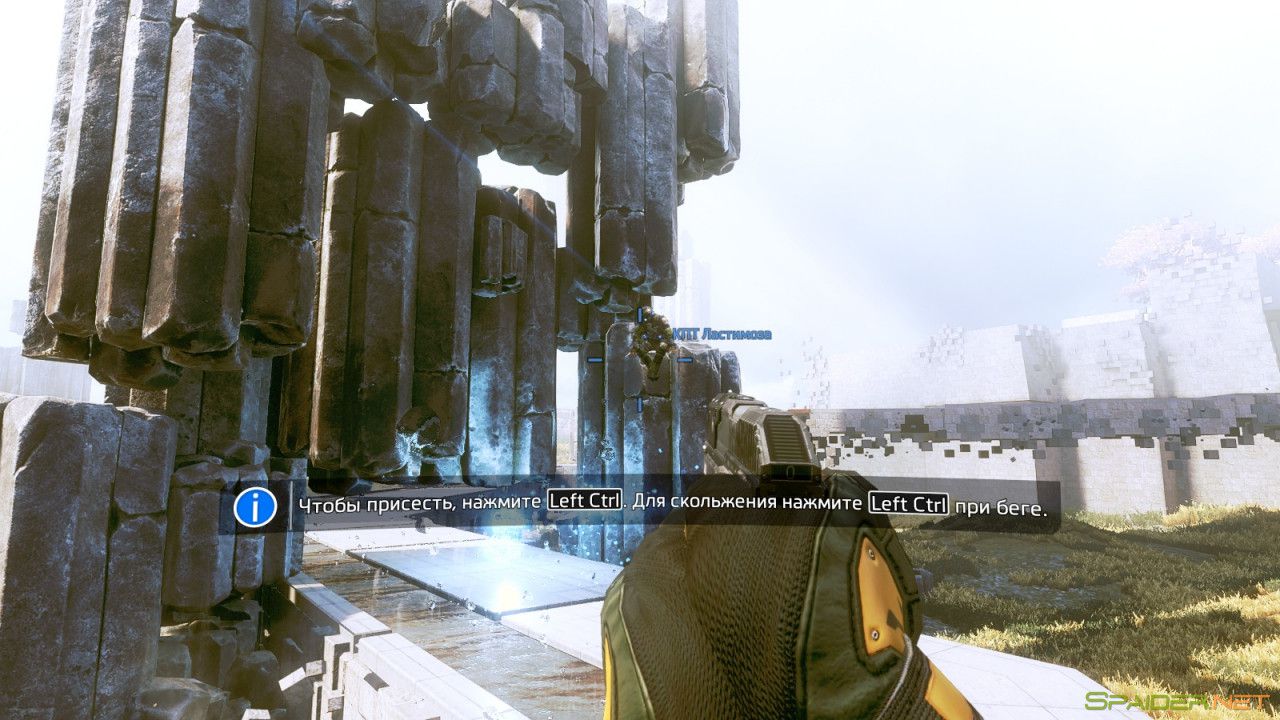Viewport: 1280px width, 720px height.
Task: Click the phrase при беге in the tooltip
Action: [x=998, y=505]
